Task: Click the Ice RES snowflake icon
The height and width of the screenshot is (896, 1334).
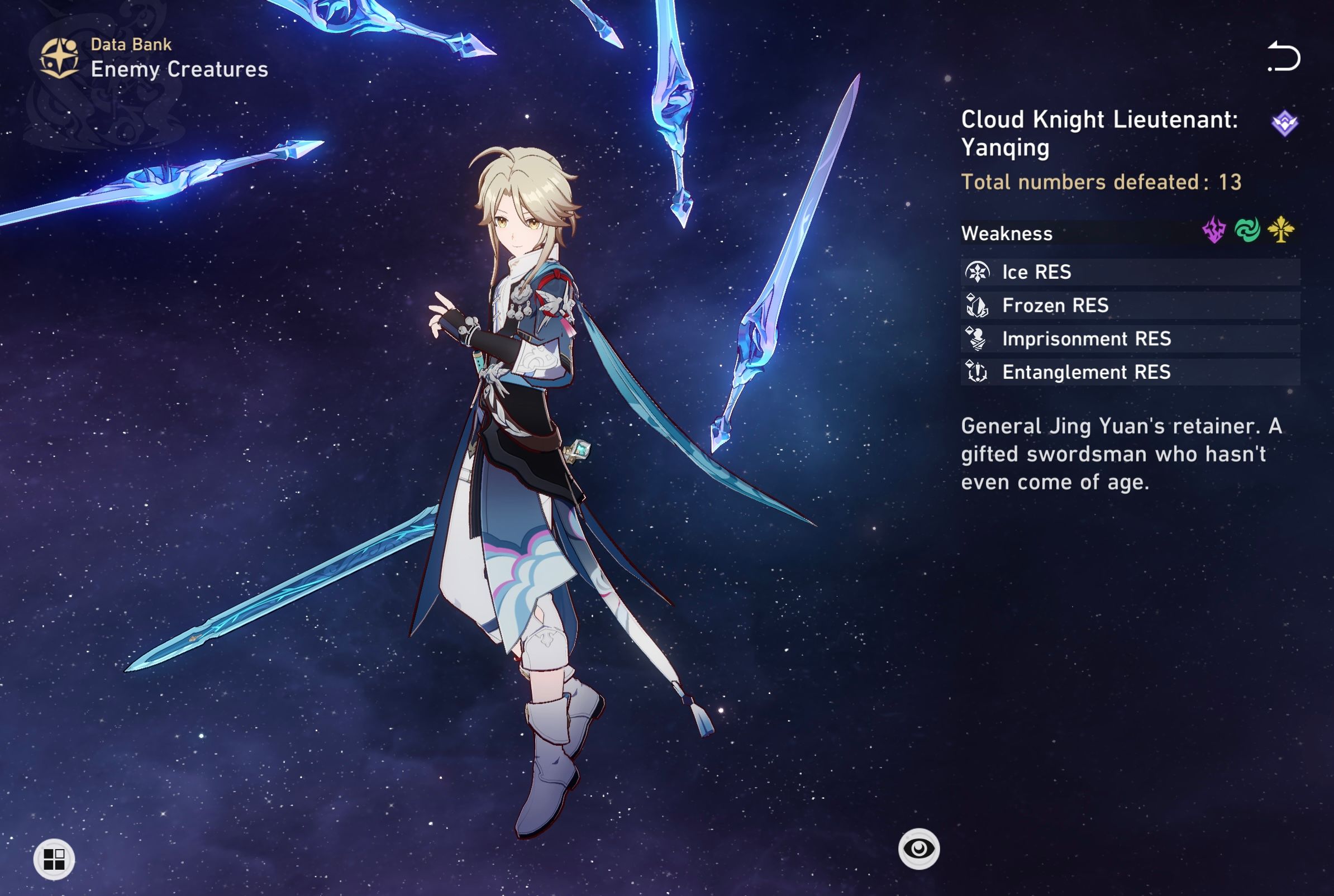Action: coord(979,273)
